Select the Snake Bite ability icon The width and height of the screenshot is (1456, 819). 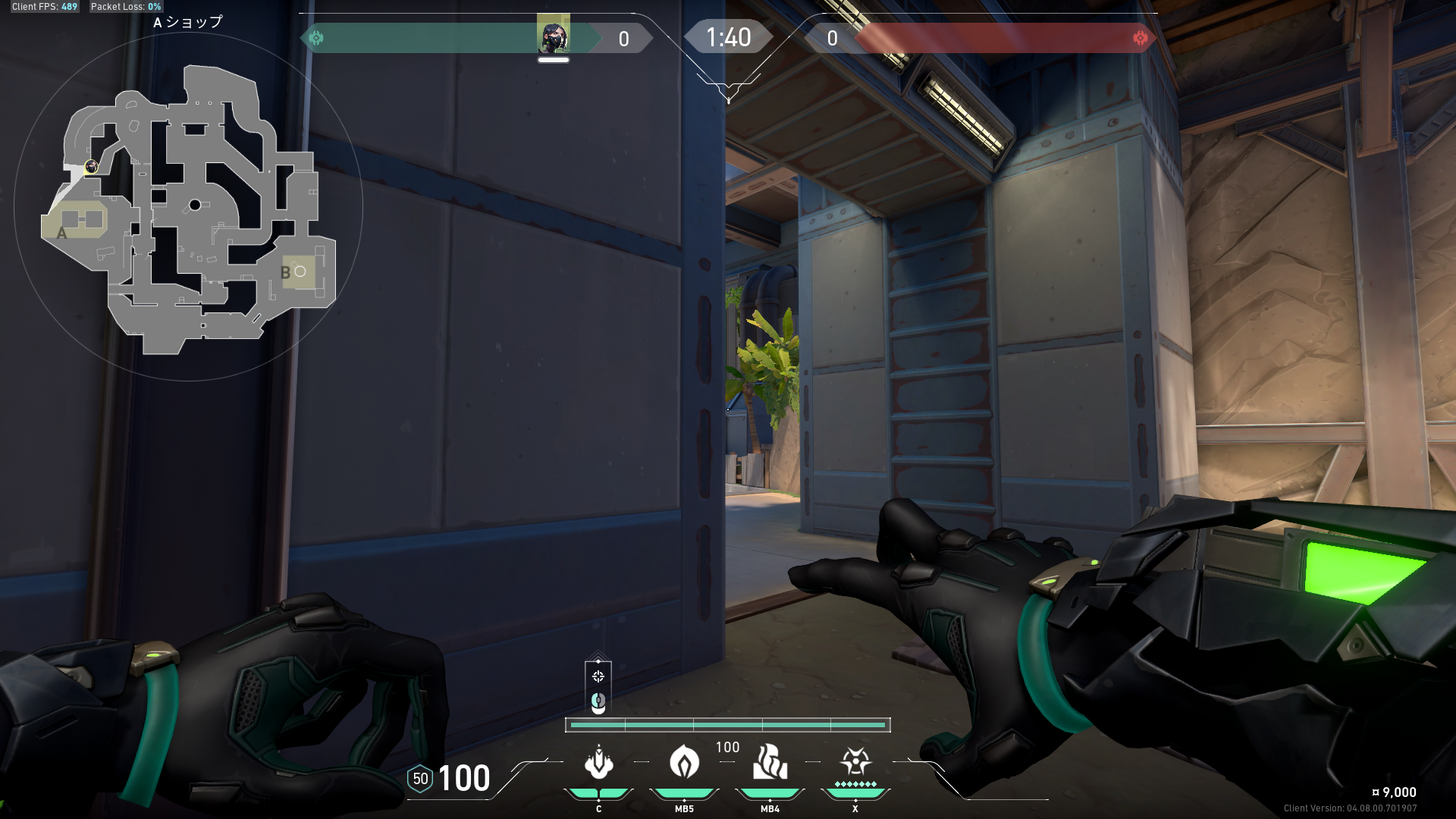point(598,763)
